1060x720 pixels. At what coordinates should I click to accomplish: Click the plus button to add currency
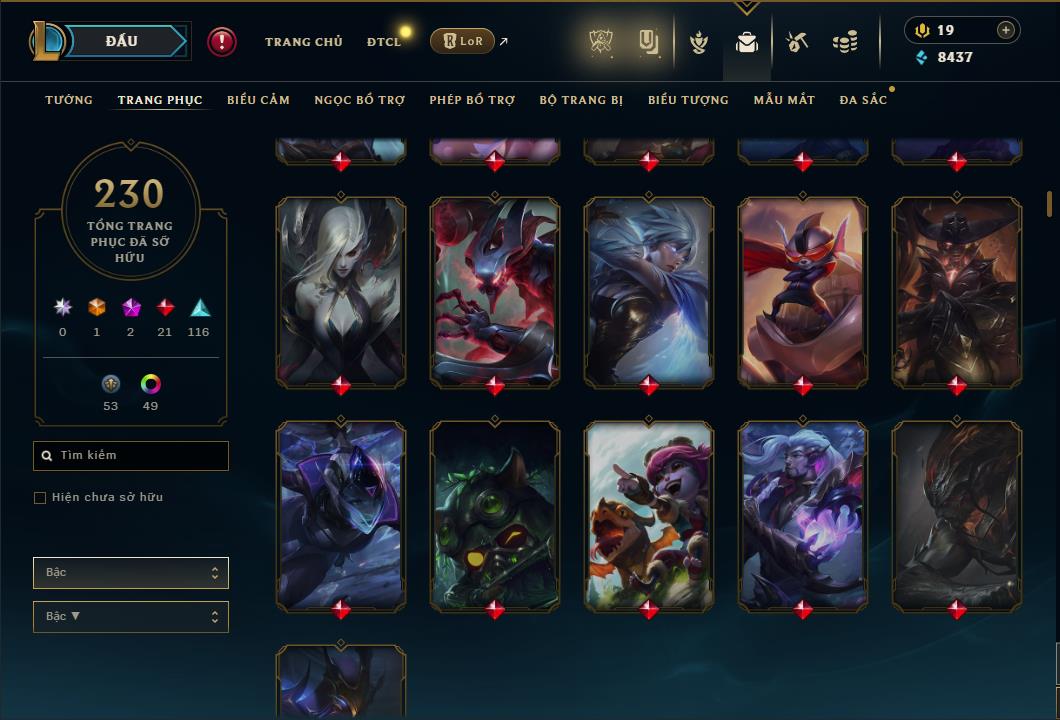[1005, 30]
